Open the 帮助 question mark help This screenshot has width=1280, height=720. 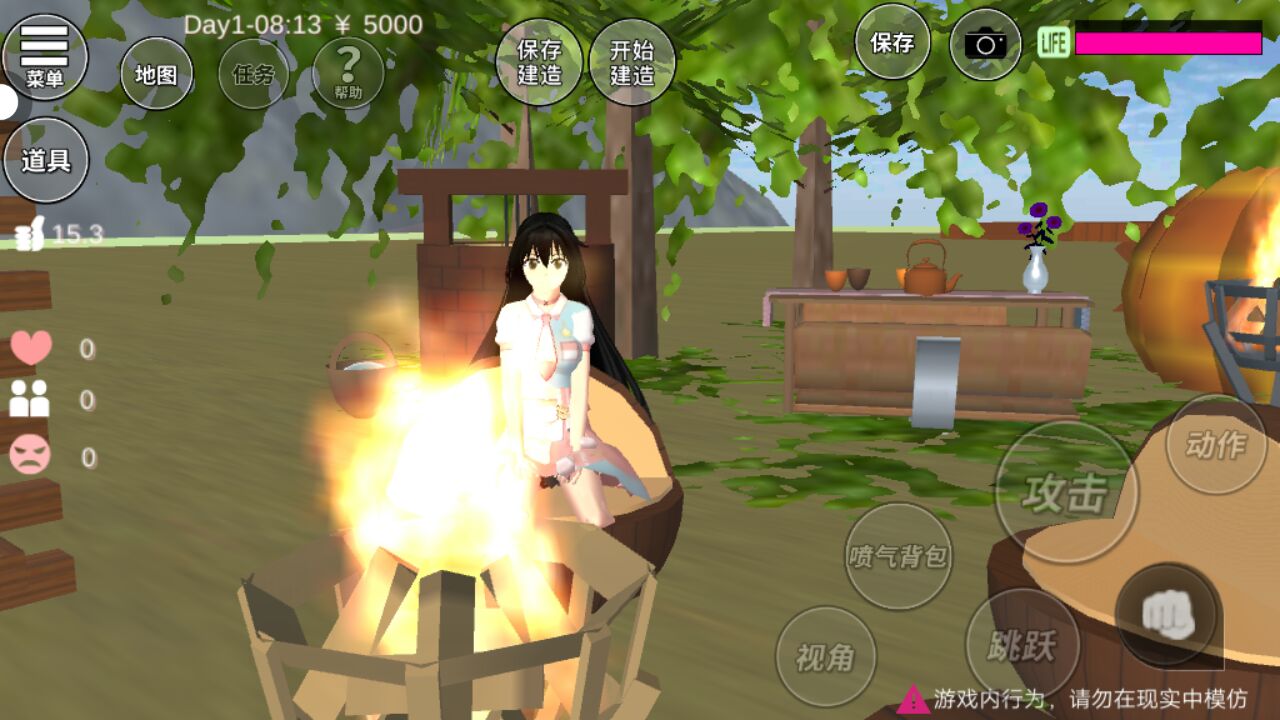(x=348, y=73)
